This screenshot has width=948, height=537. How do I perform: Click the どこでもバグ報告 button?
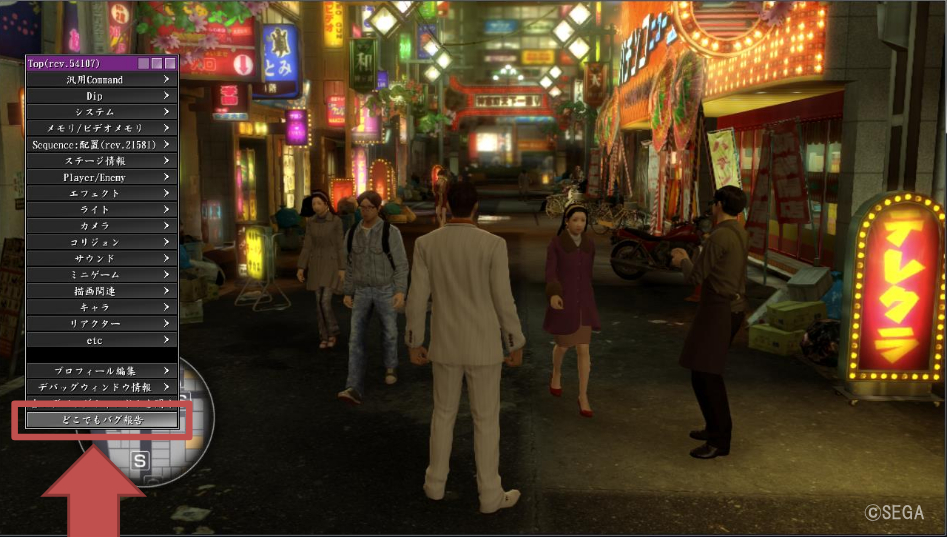tap(101, 420)
